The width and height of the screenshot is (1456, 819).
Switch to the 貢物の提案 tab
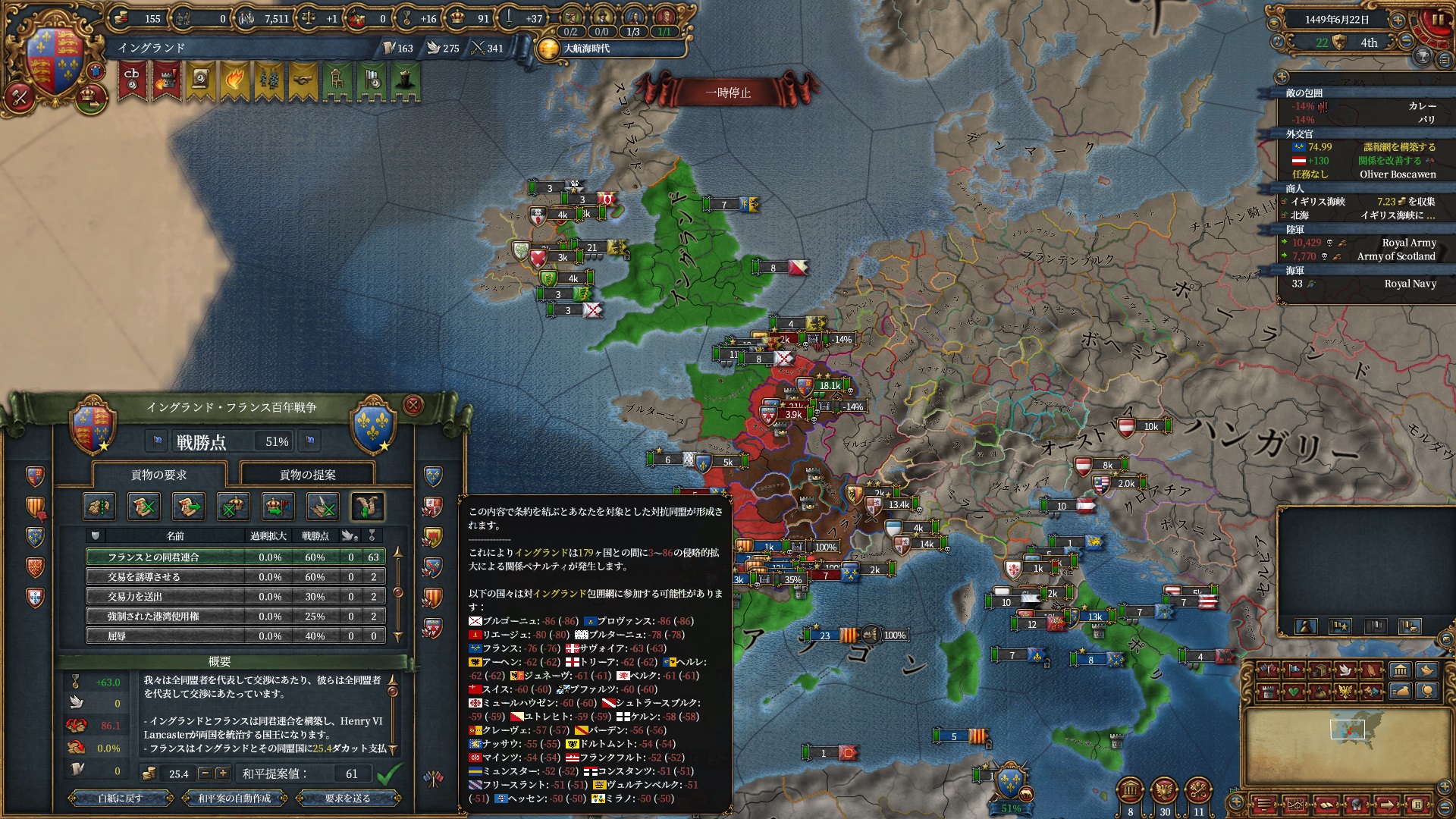pos(307,475)
